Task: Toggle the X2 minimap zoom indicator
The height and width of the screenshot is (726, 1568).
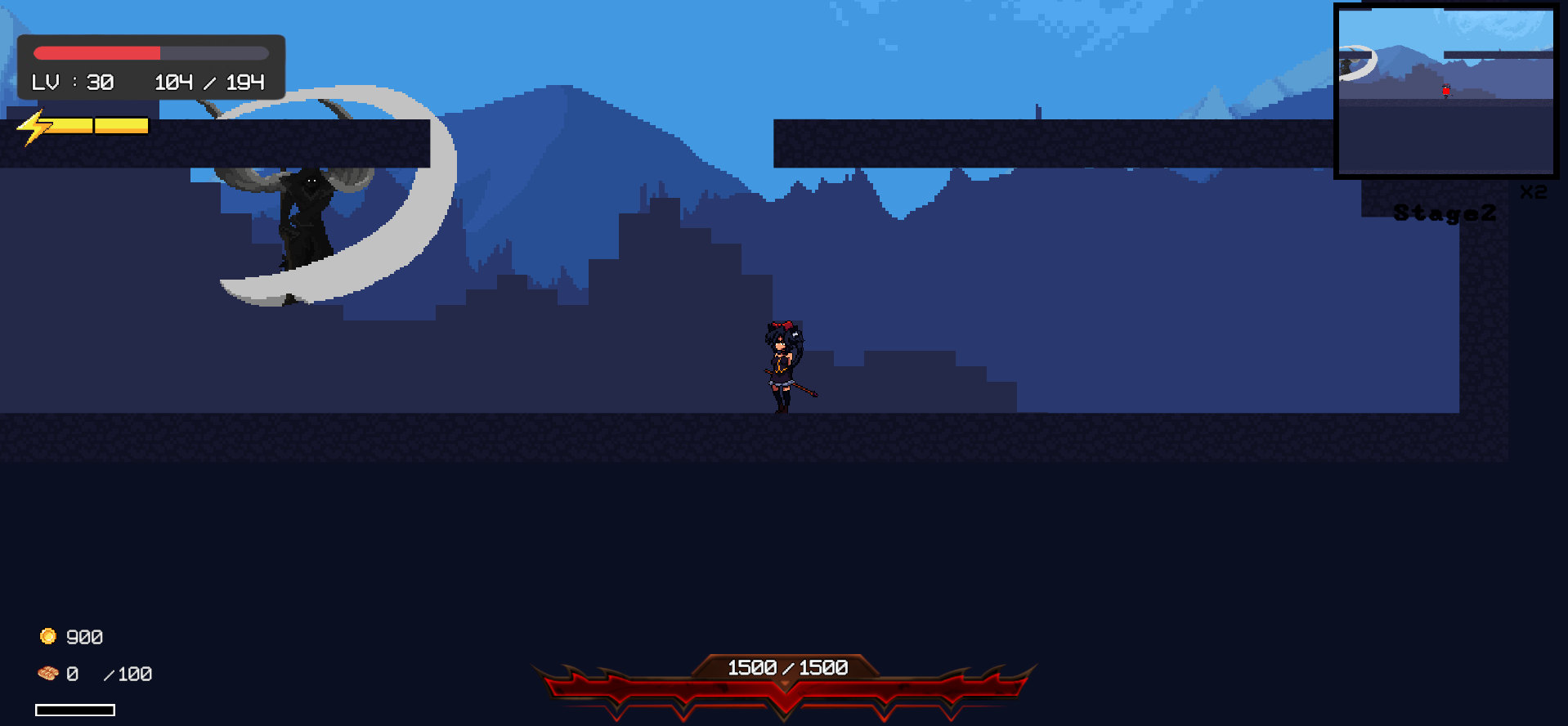Action: pos(1532,191)
